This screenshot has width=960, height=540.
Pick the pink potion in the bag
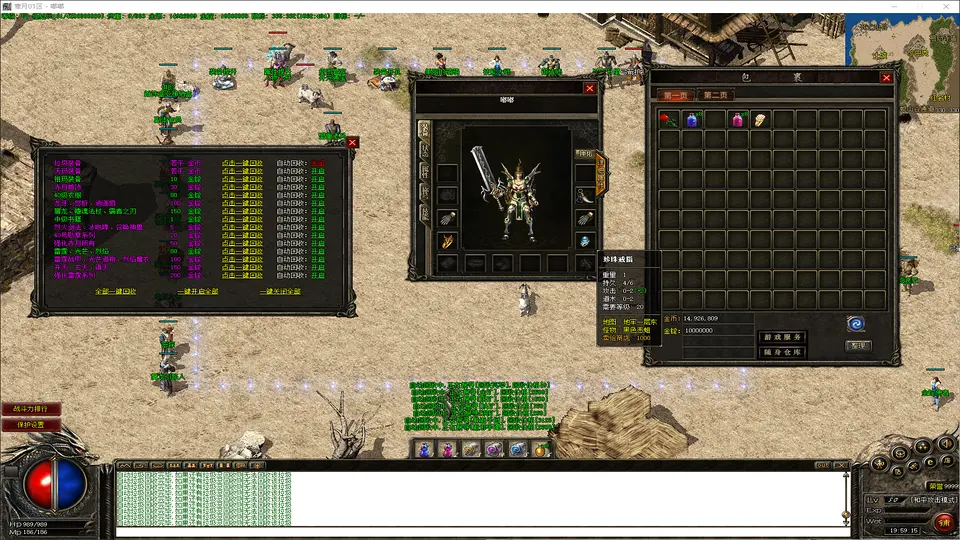[x=738, y=120]
